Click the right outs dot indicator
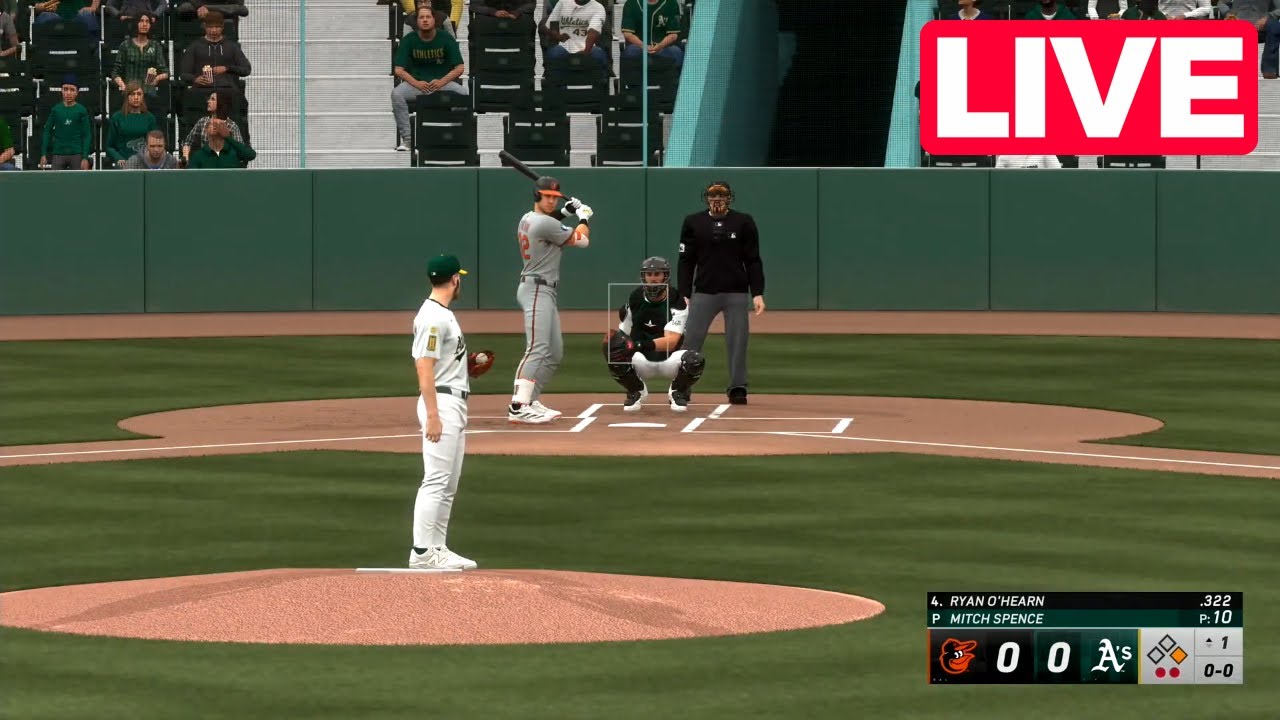The image size is (1280, 720). 1174,672
